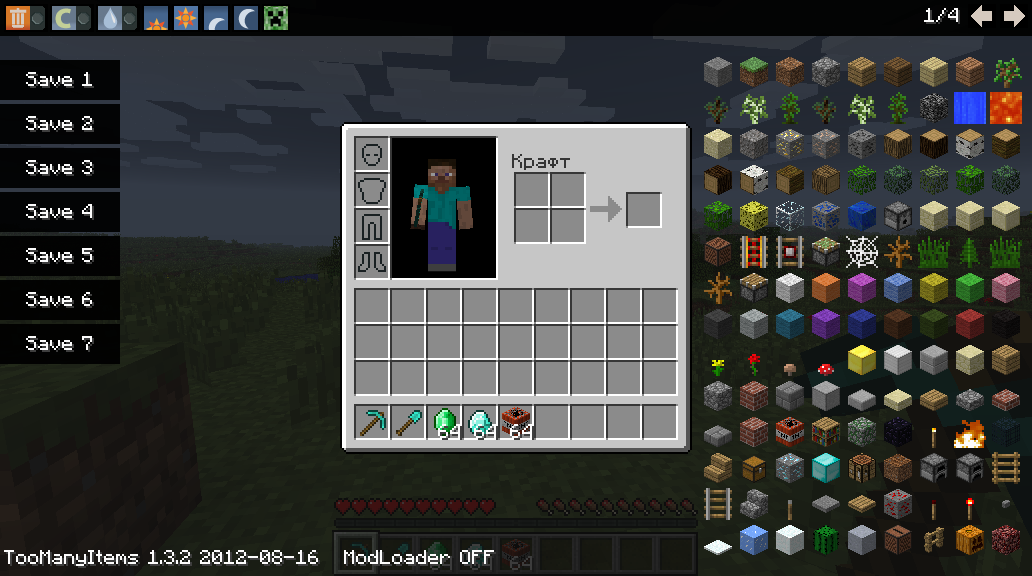Add the grass block from item panel
Viewport: 1032px width, 576px height.
click(x=753, y=71)
